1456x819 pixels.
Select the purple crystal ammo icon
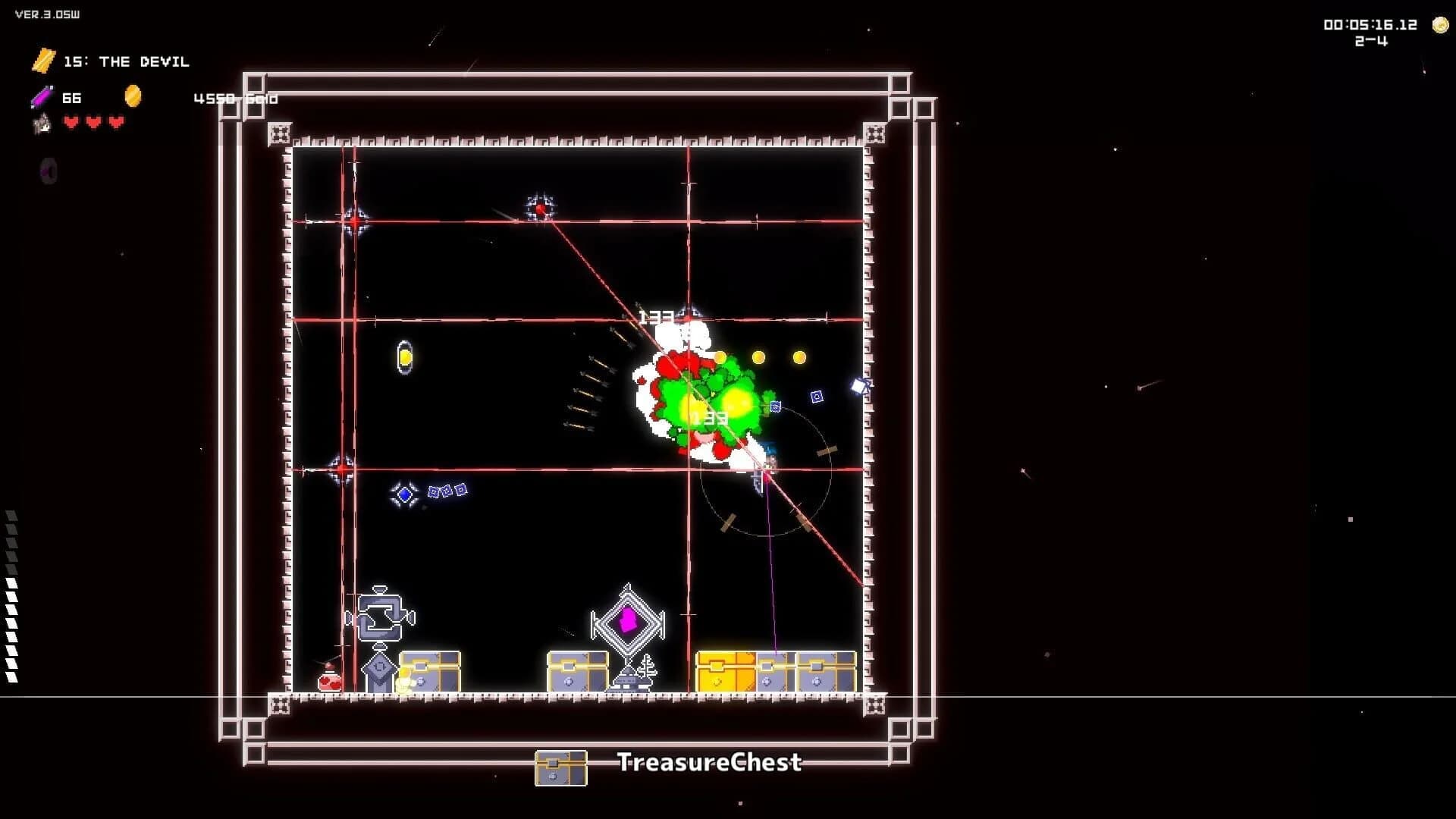tap(43, 98)
